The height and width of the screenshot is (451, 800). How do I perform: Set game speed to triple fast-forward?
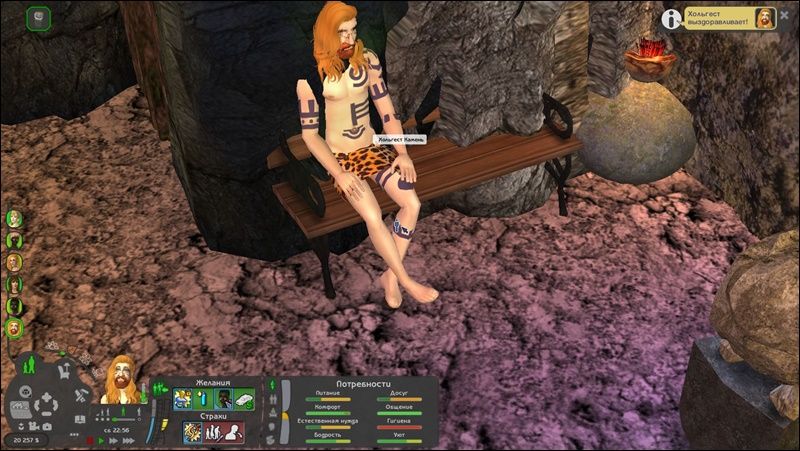(x=127, y=439)
